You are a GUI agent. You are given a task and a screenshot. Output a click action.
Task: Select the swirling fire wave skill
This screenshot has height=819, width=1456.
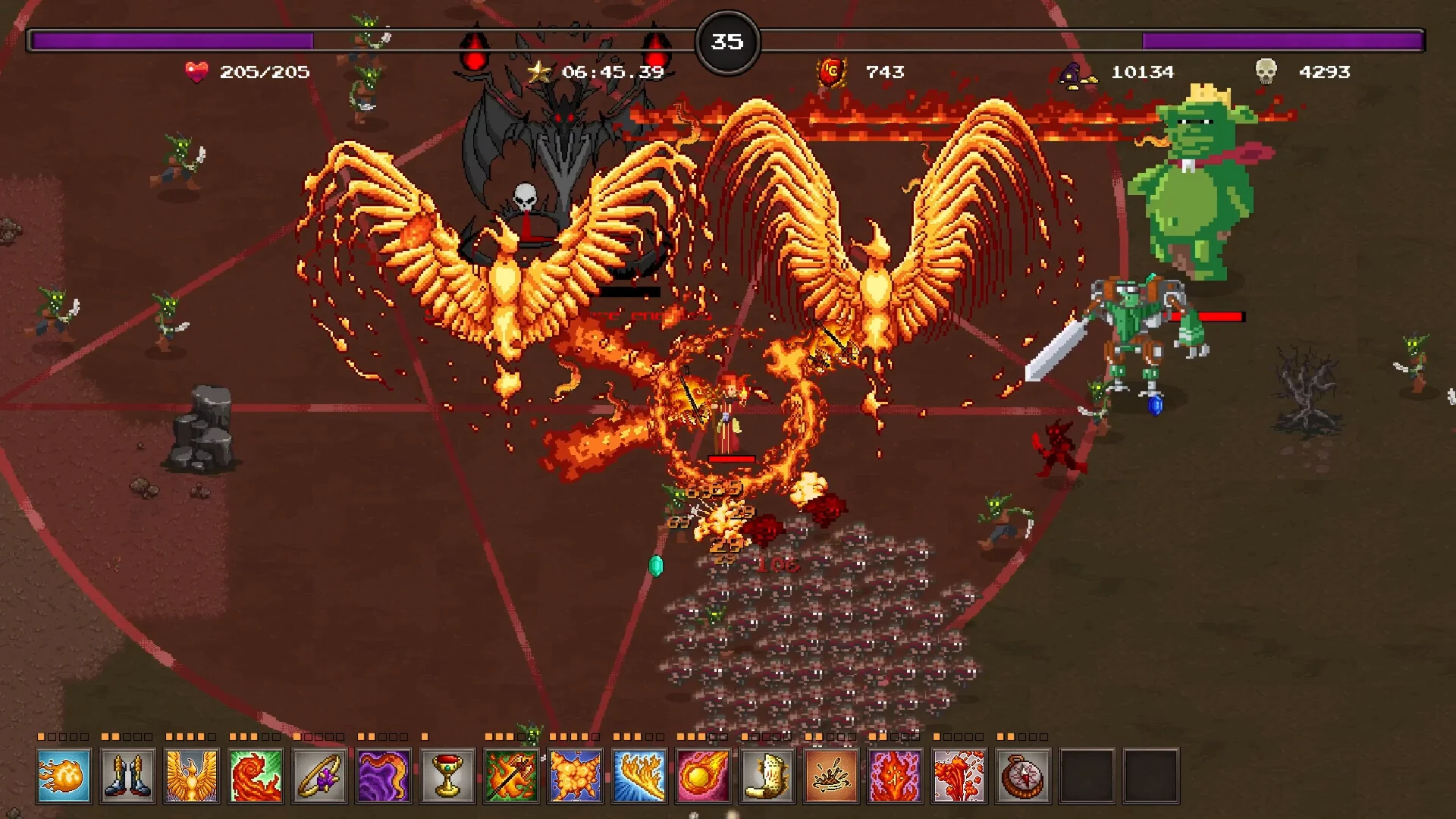tap(256, 776)
